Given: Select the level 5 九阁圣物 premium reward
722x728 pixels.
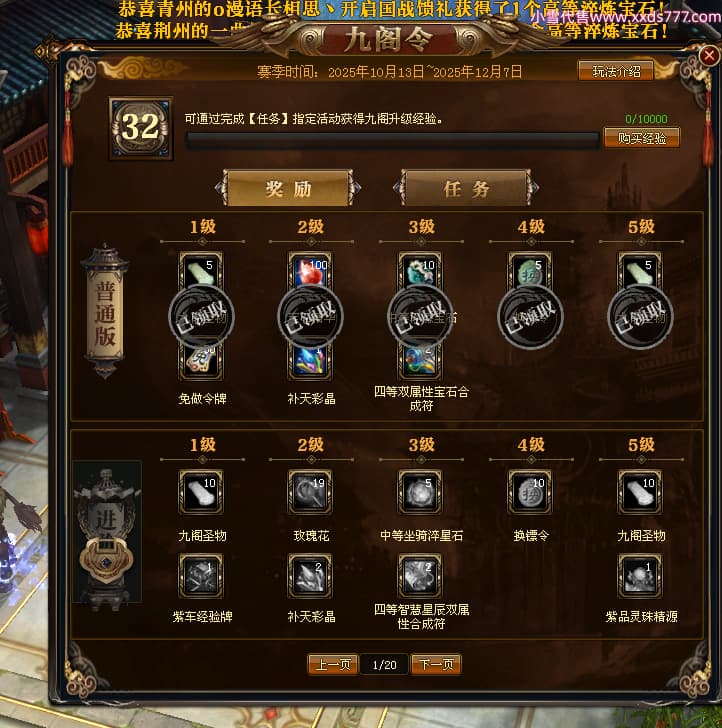Looking at the screenshot, I should 640,492.
